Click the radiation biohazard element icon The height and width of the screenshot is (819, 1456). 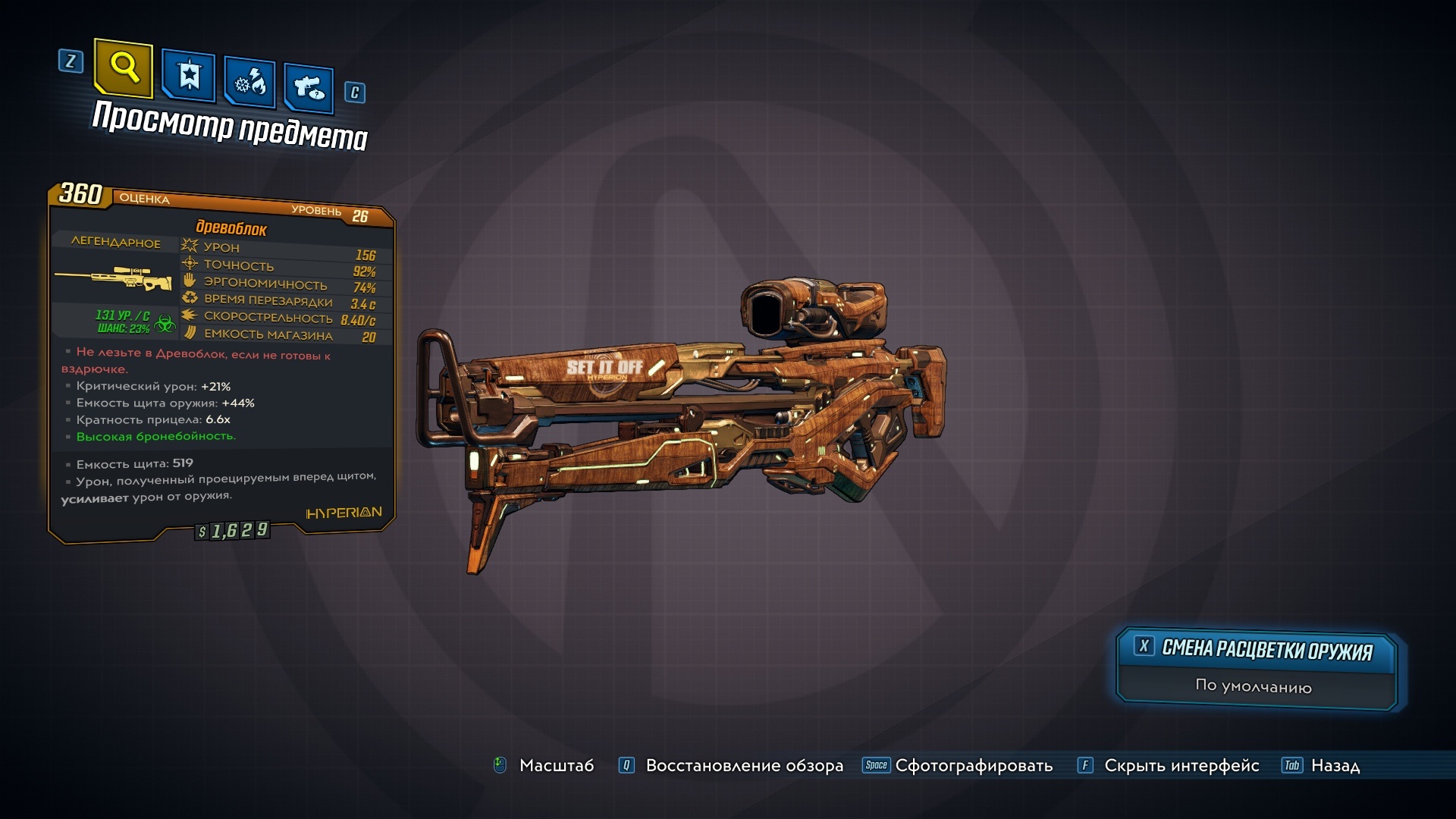coord(165,325)
